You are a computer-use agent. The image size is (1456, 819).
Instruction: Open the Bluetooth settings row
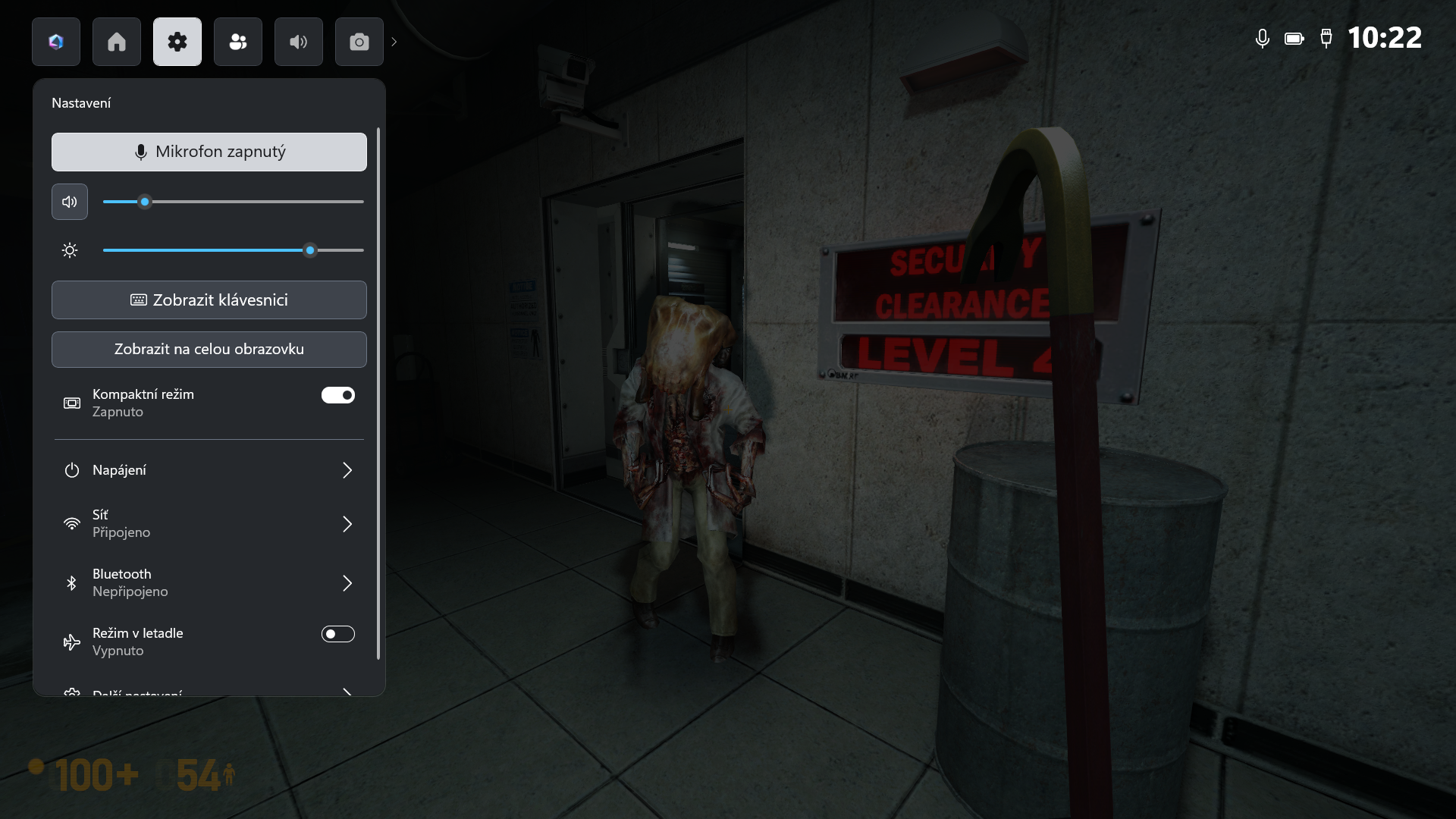click(x=209, y=583)
